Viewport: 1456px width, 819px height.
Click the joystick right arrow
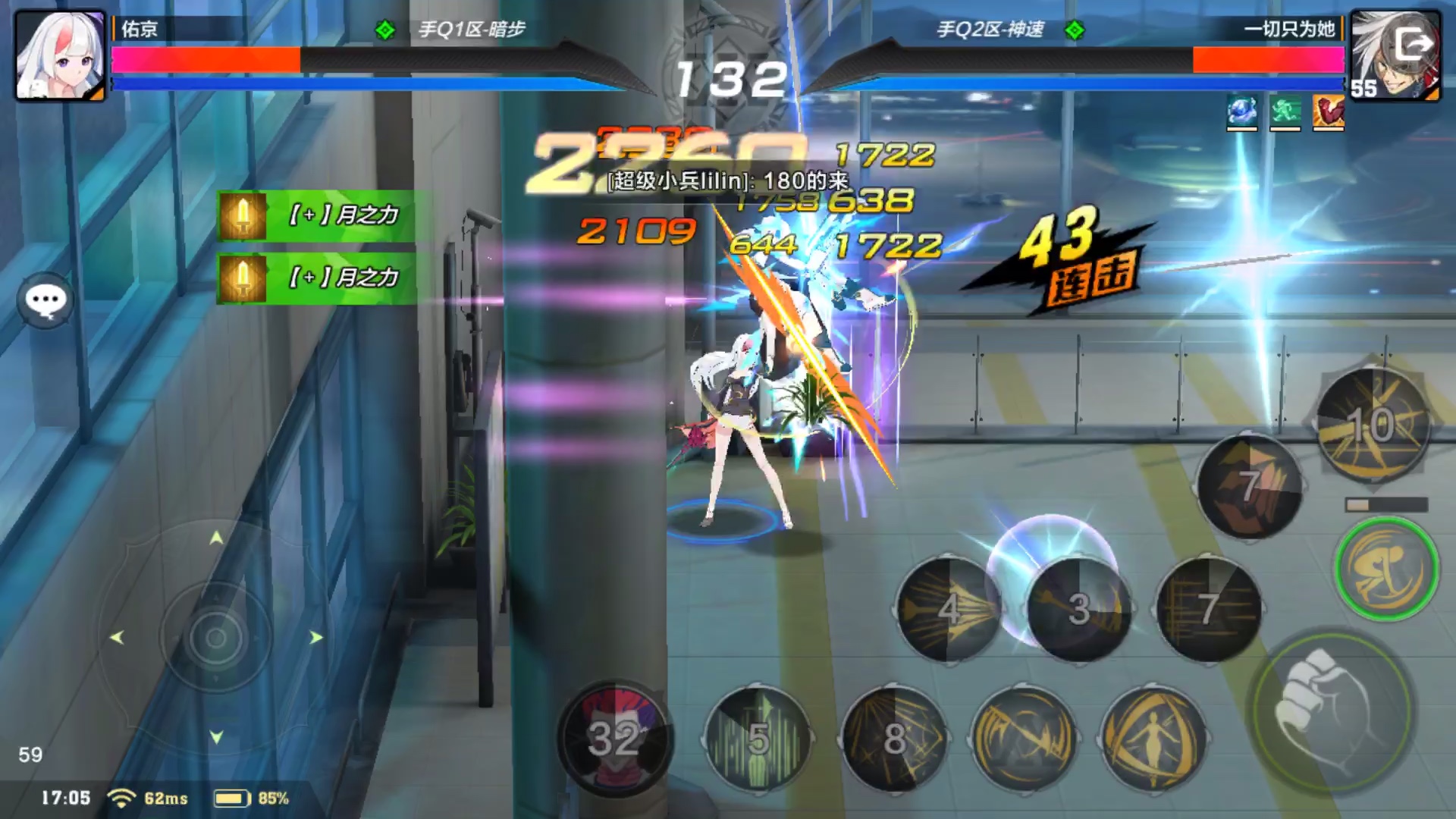(x=315, y=638)
